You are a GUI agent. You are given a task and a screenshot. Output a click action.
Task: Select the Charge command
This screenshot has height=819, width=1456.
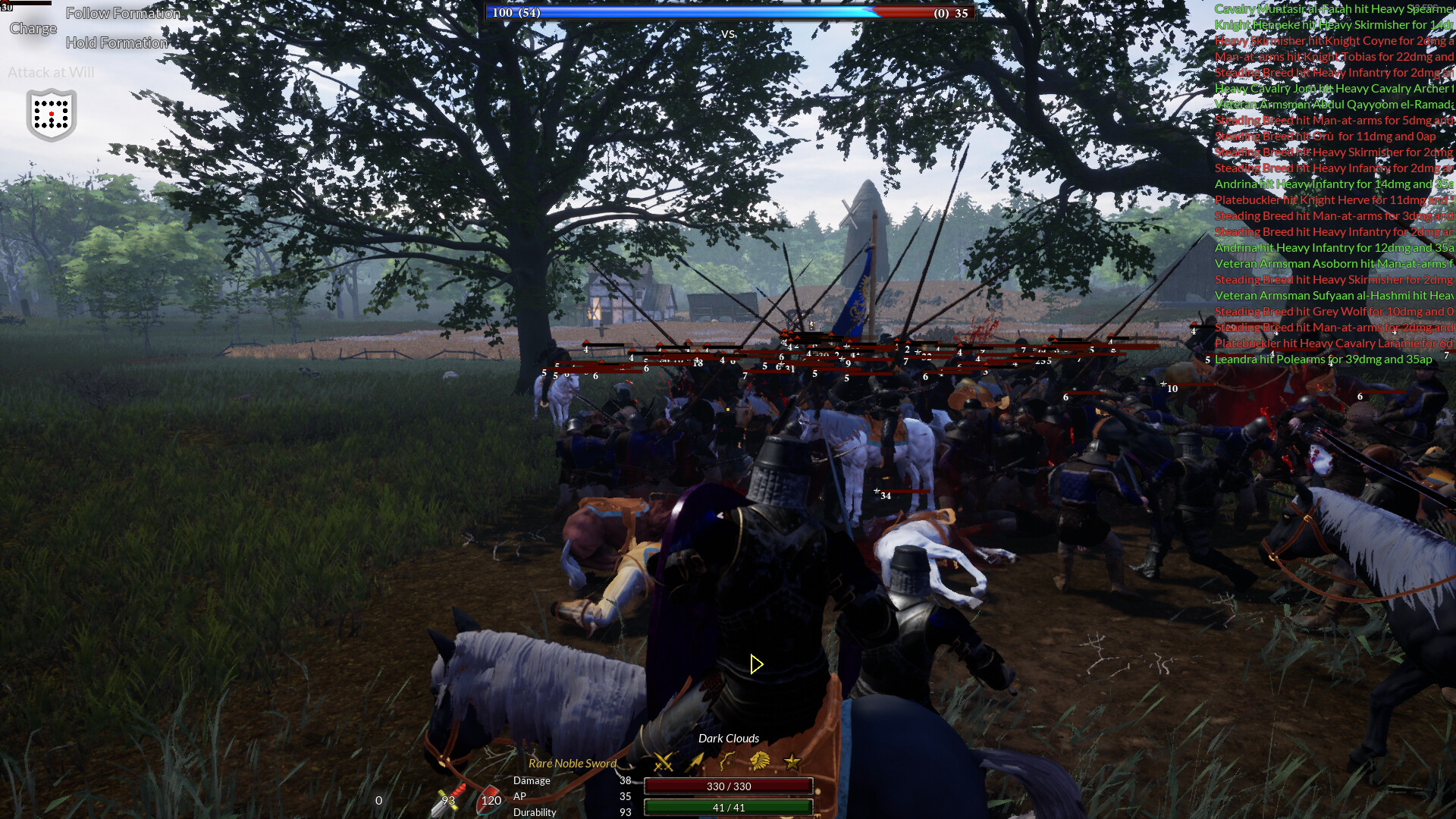coord(33,28)
